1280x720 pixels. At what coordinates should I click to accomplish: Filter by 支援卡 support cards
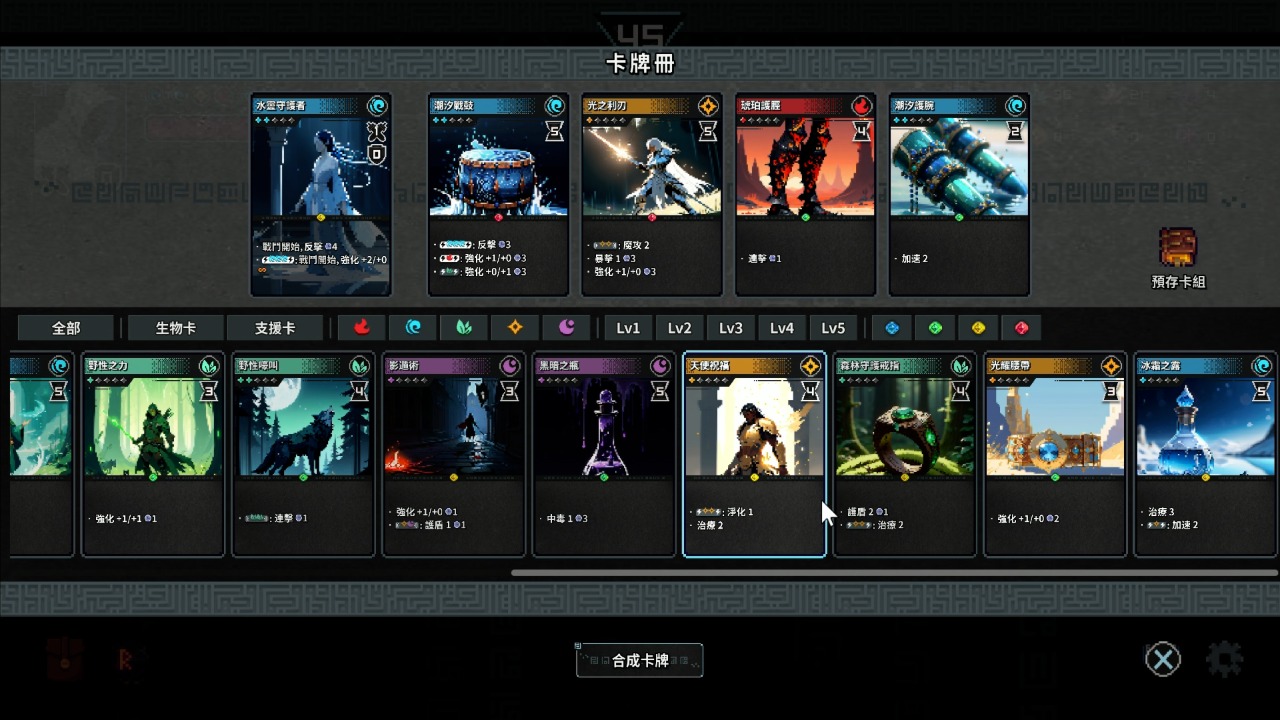click(275, 328)
